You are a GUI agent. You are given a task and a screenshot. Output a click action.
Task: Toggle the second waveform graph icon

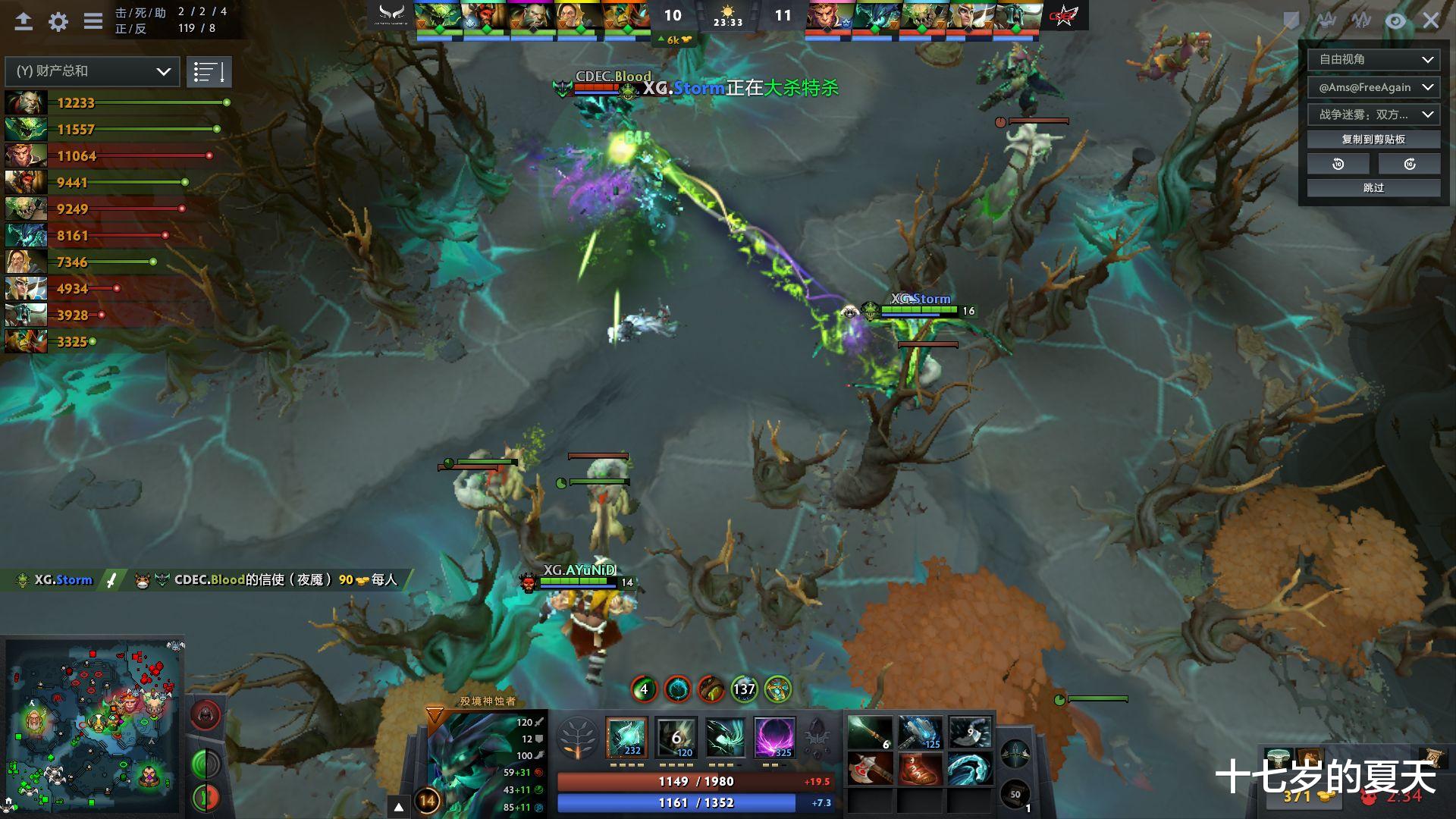click(1362, 21)
